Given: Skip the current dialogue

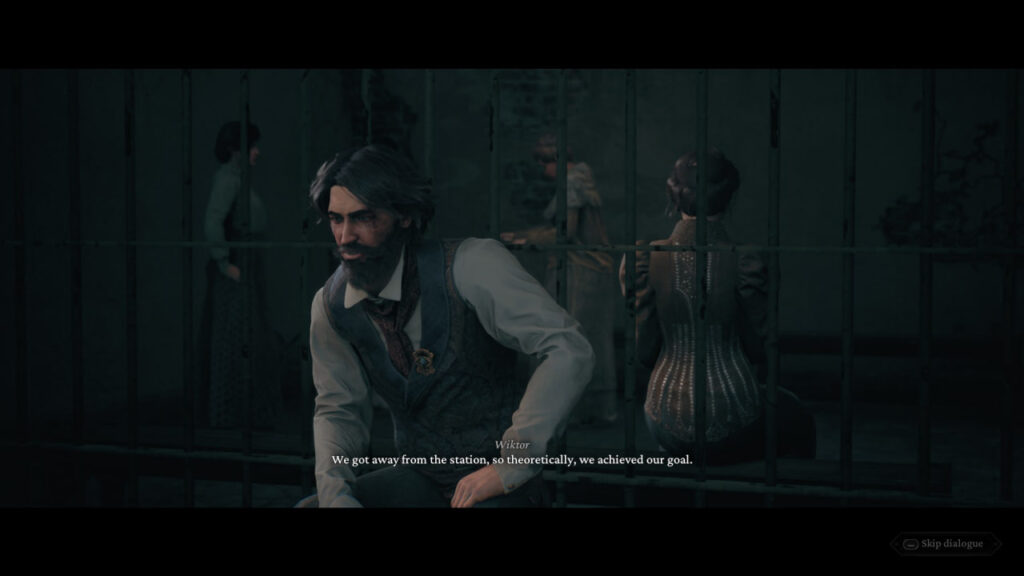Looking at the screenshot, I should [945, 544].
